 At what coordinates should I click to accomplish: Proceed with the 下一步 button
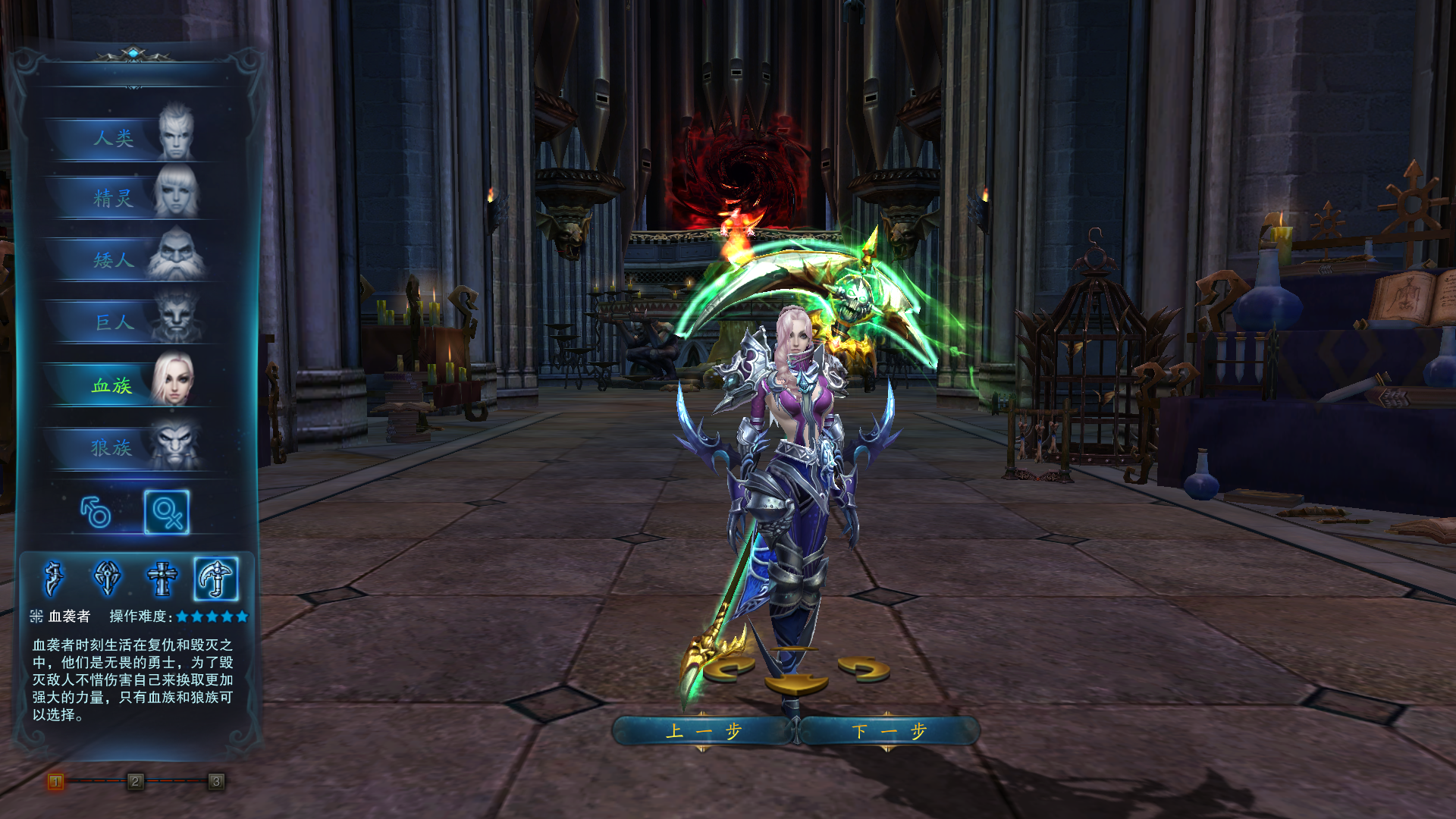coord(889,731)
